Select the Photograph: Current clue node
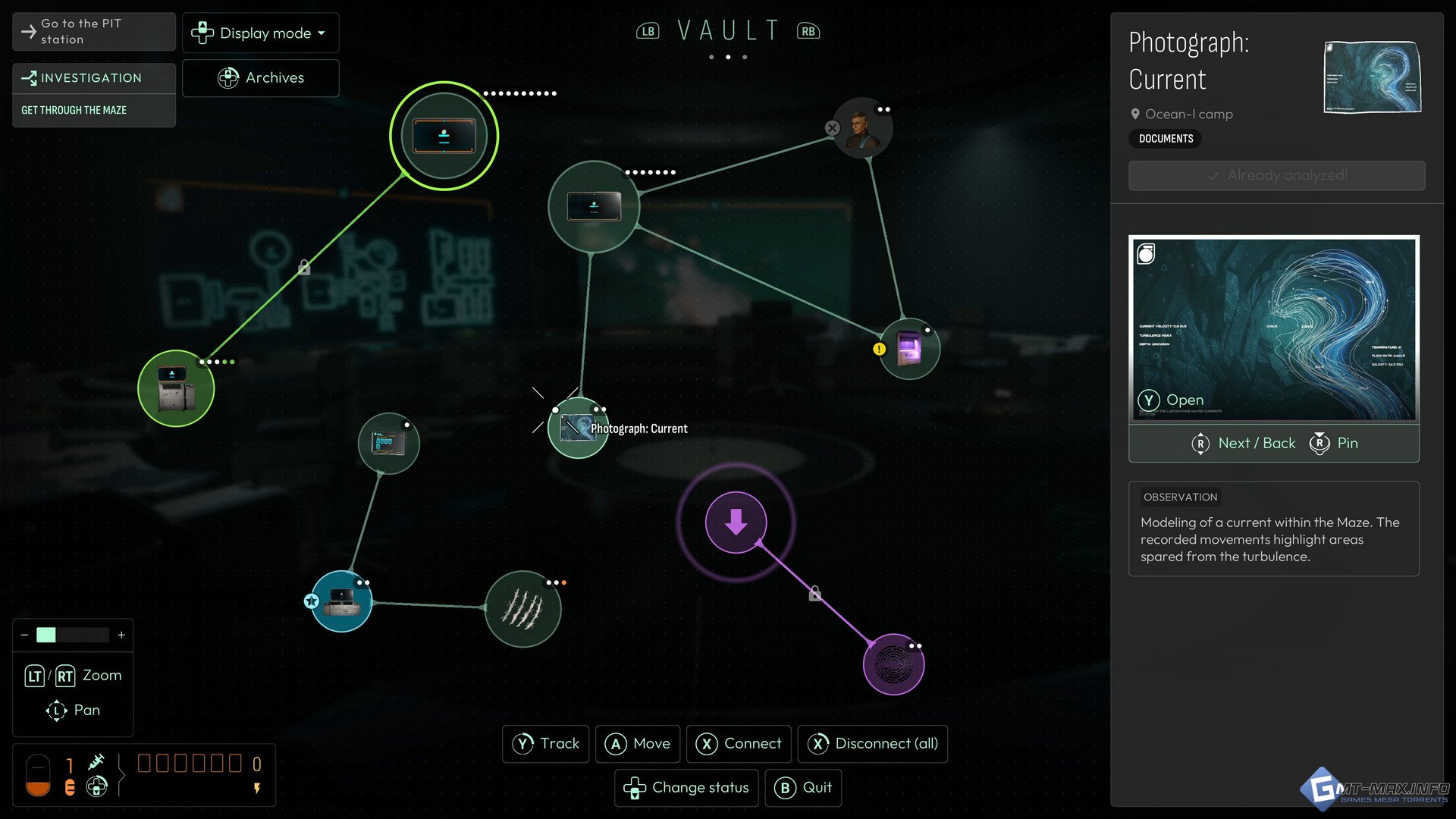The width and height of the screenshot is (1456, 819). pos(578,428)
